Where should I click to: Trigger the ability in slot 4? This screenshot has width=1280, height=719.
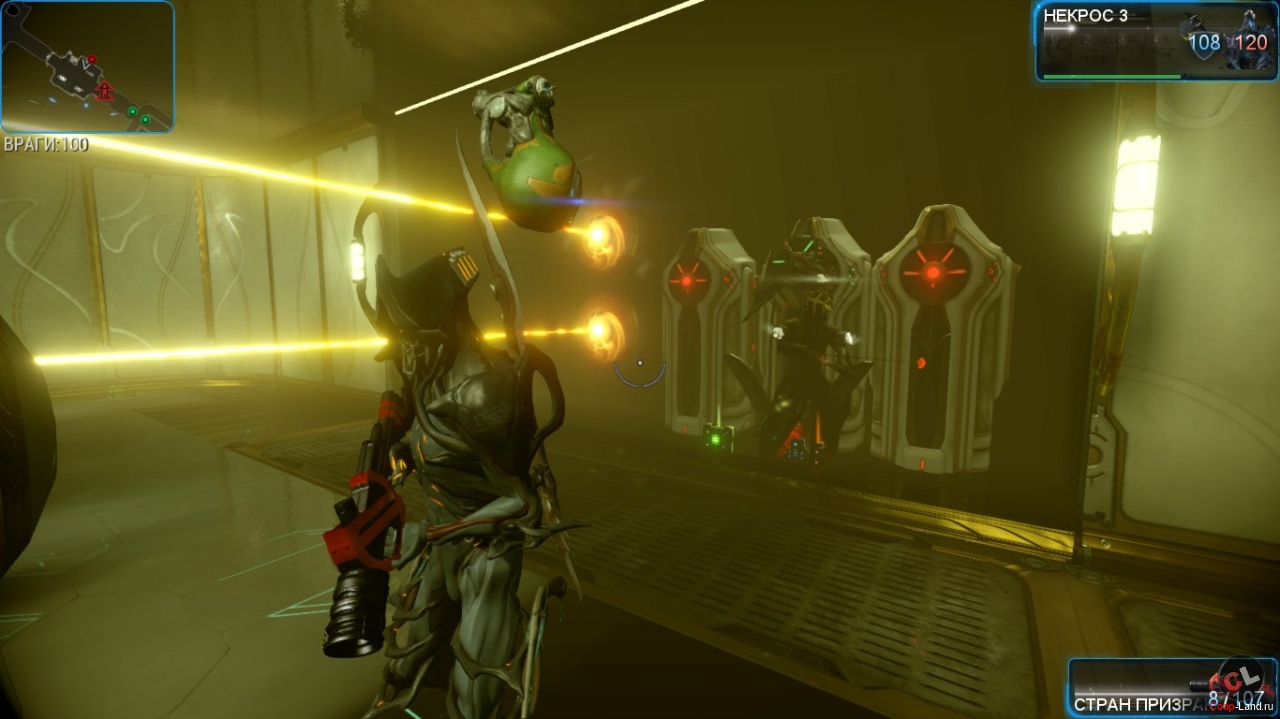[x=1153, y=41]
